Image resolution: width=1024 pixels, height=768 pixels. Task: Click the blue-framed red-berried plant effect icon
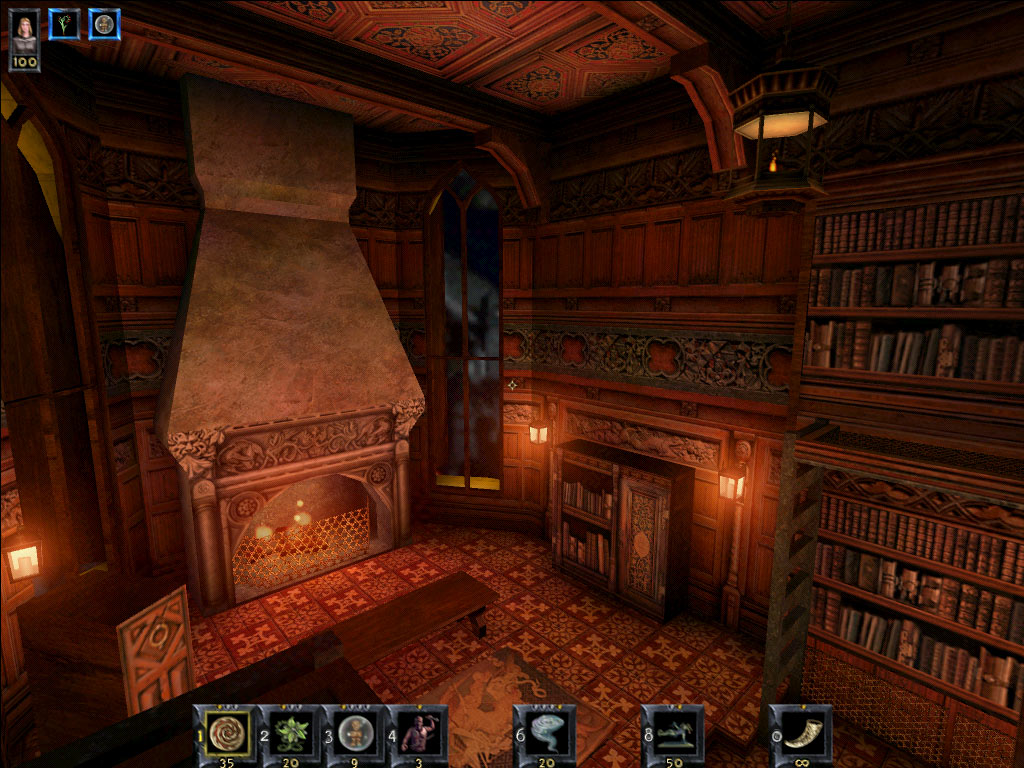pyautogui.click(x=64, y=24)
